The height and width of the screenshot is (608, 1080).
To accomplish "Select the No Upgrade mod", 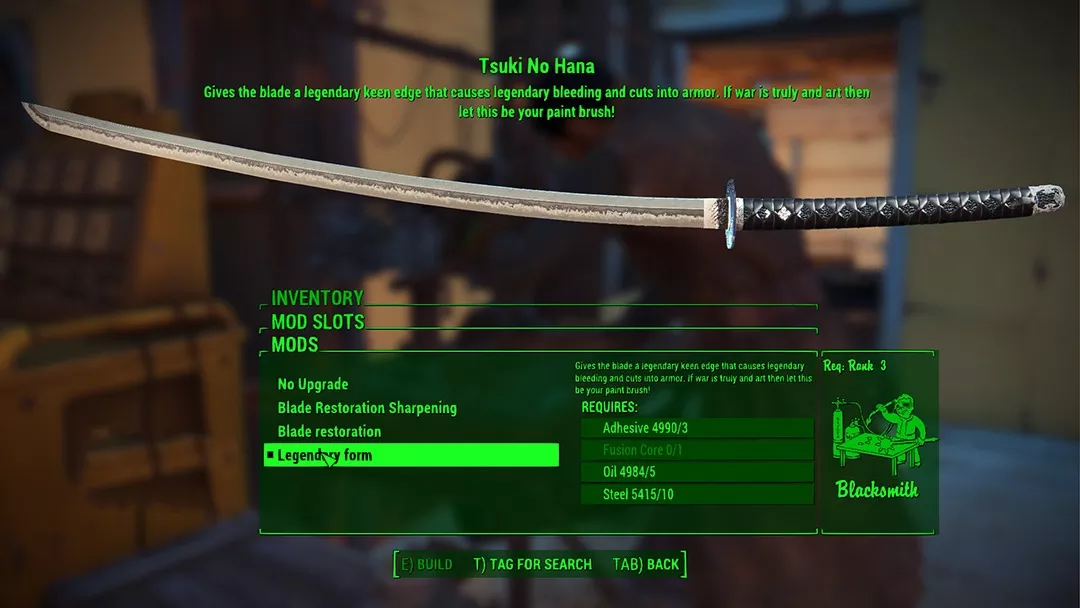I will pos(313,385).
